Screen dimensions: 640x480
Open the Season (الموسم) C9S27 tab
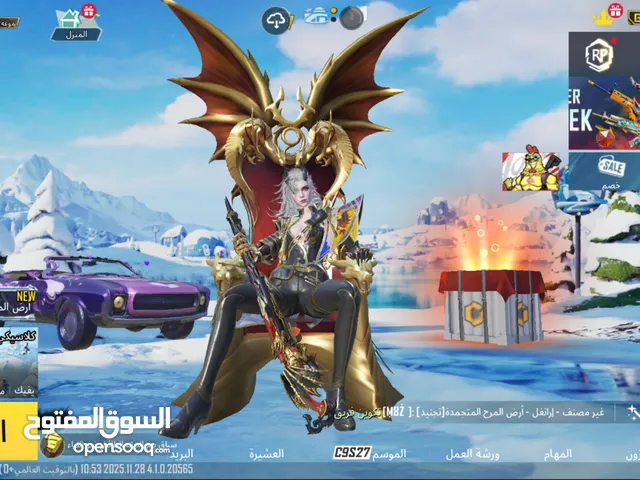coord(370,454)
